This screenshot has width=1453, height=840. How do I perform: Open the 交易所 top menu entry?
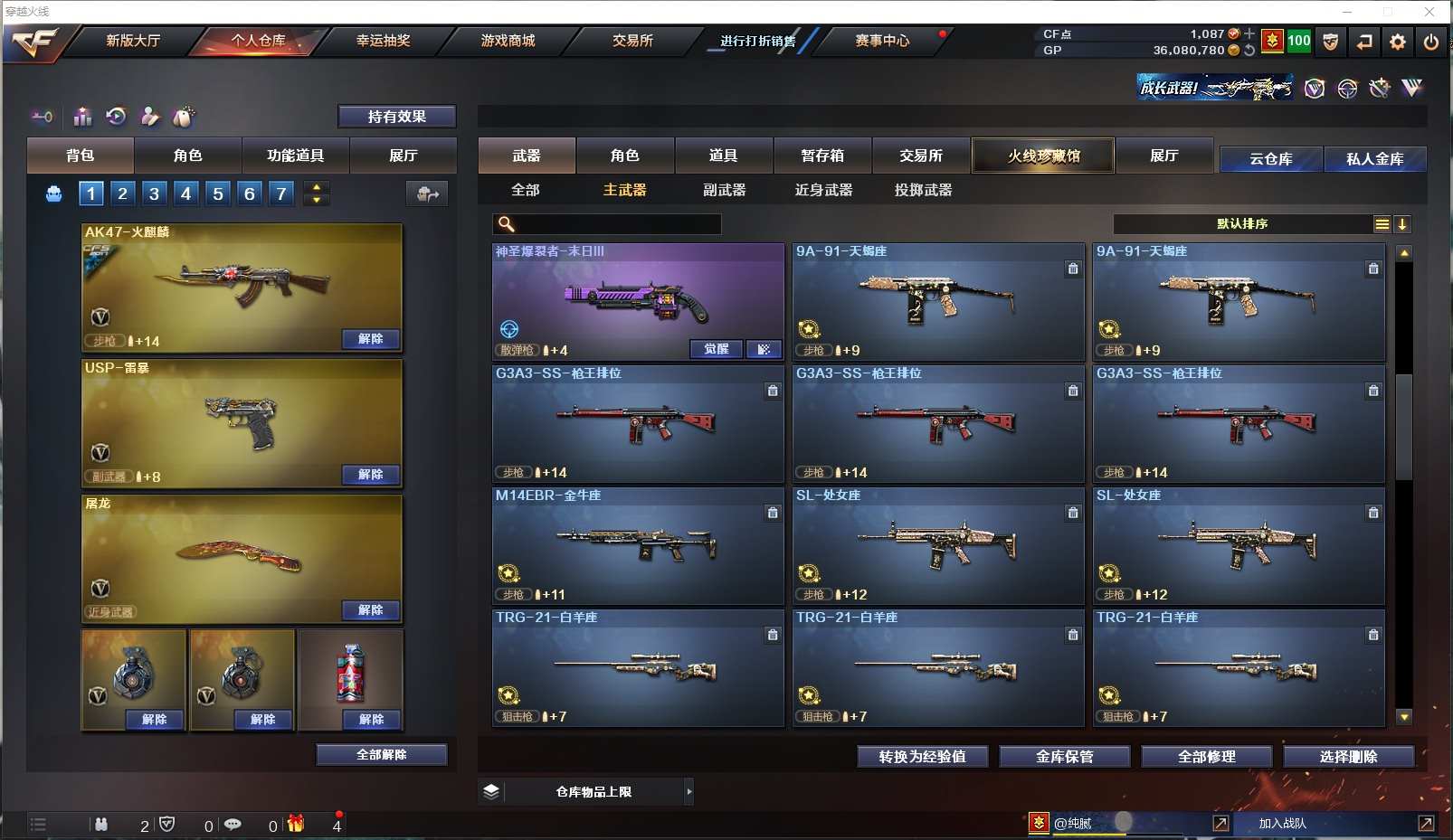[x=632, y=41]
